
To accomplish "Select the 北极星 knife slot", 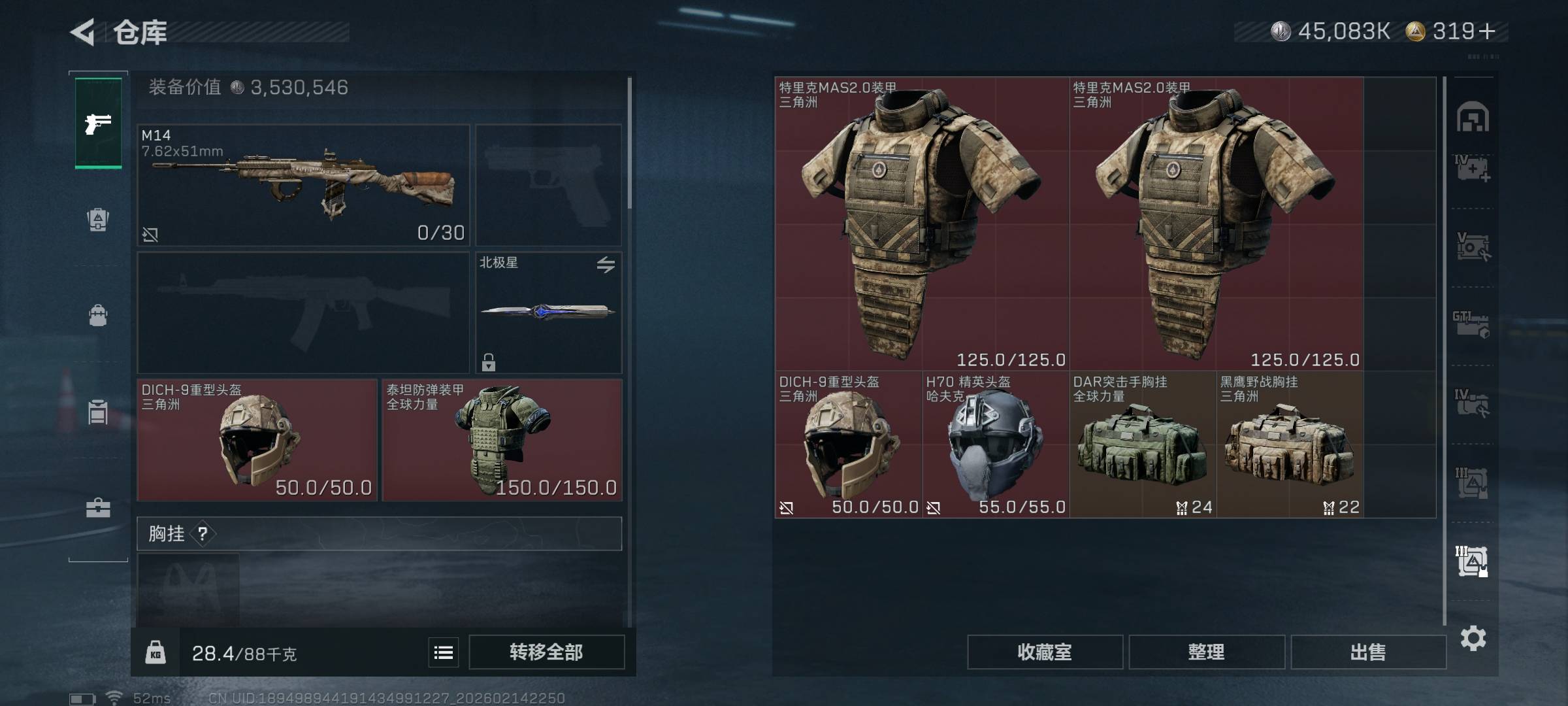I will [548, 312].
